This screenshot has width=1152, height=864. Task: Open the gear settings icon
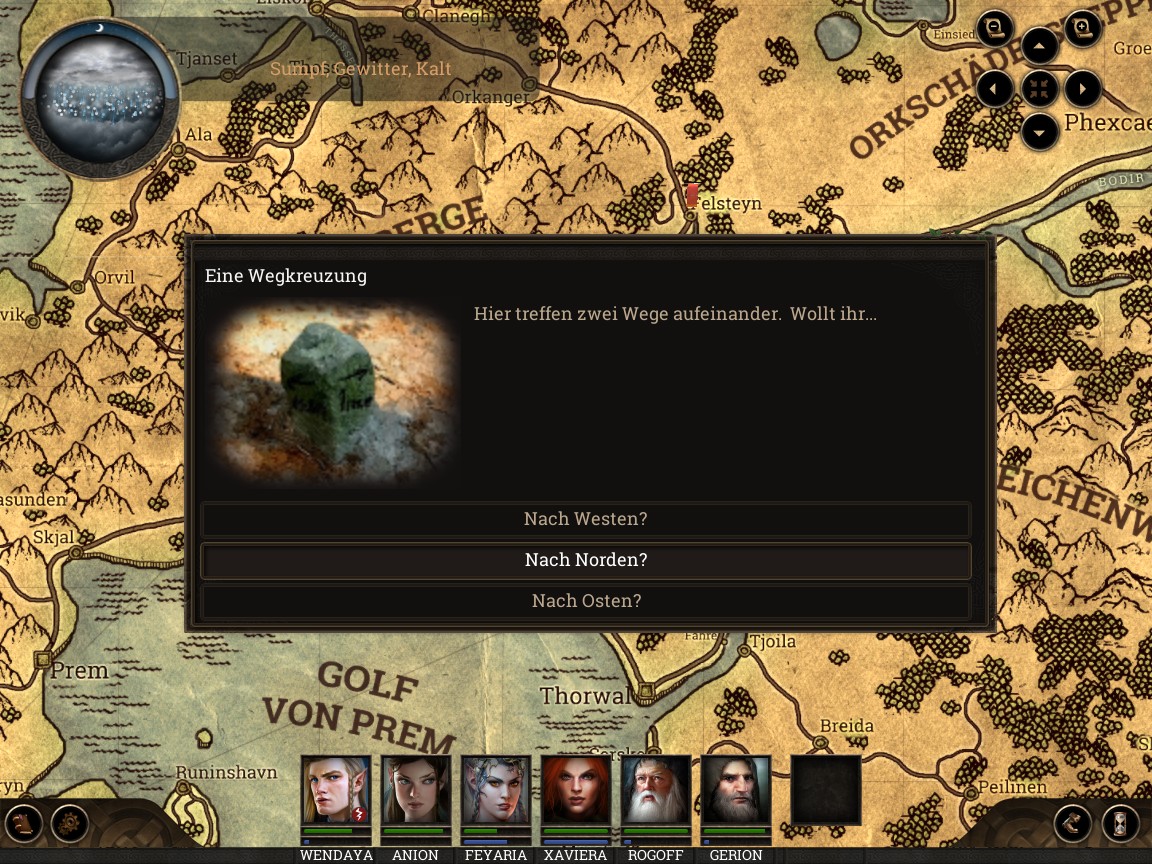(x=70, y=823)
